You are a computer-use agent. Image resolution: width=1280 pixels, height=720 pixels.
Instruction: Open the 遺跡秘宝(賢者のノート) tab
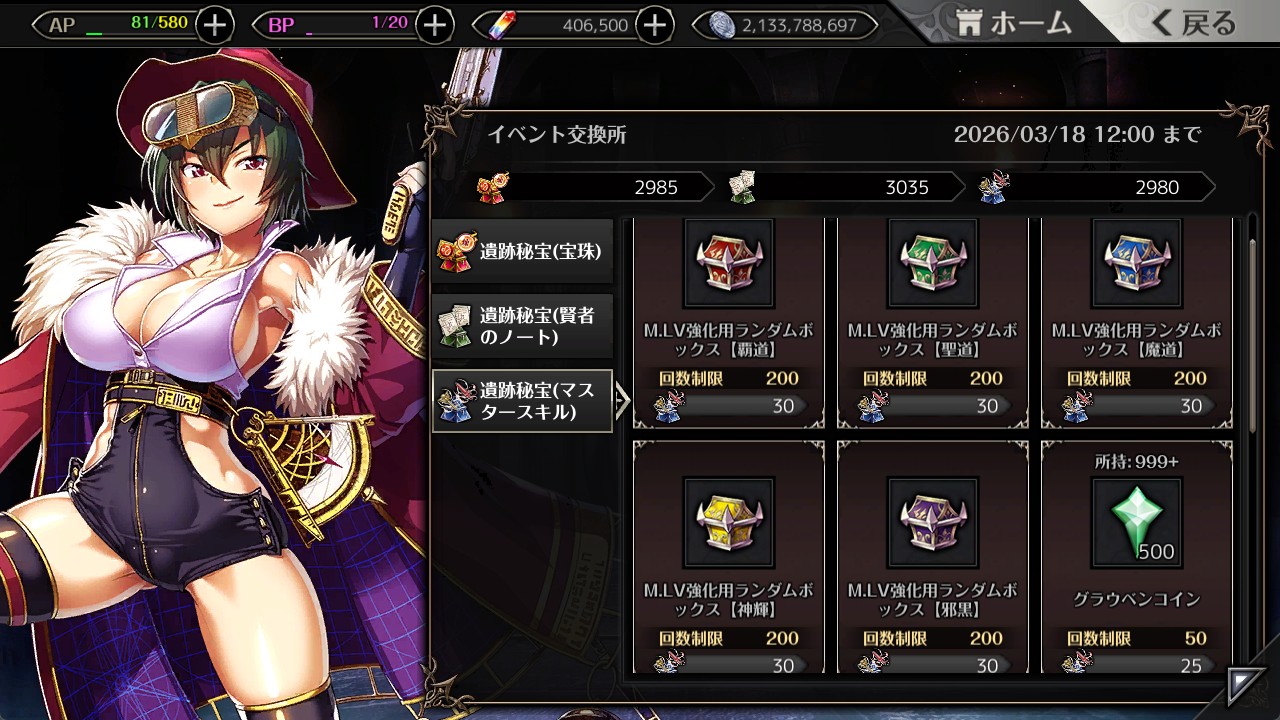point(523,326)
